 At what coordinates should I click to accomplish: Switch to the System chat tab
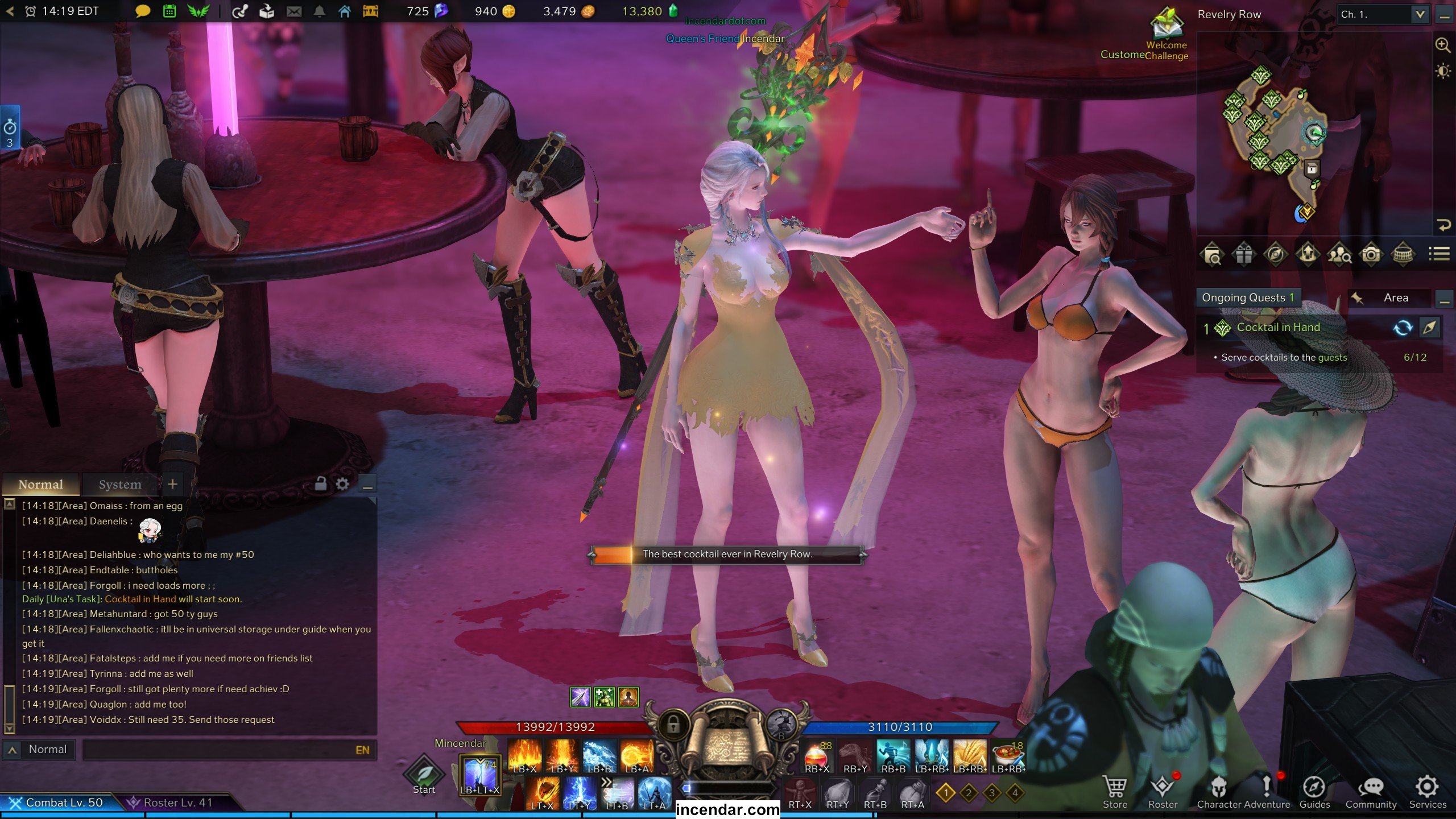[x=119, y=485]
